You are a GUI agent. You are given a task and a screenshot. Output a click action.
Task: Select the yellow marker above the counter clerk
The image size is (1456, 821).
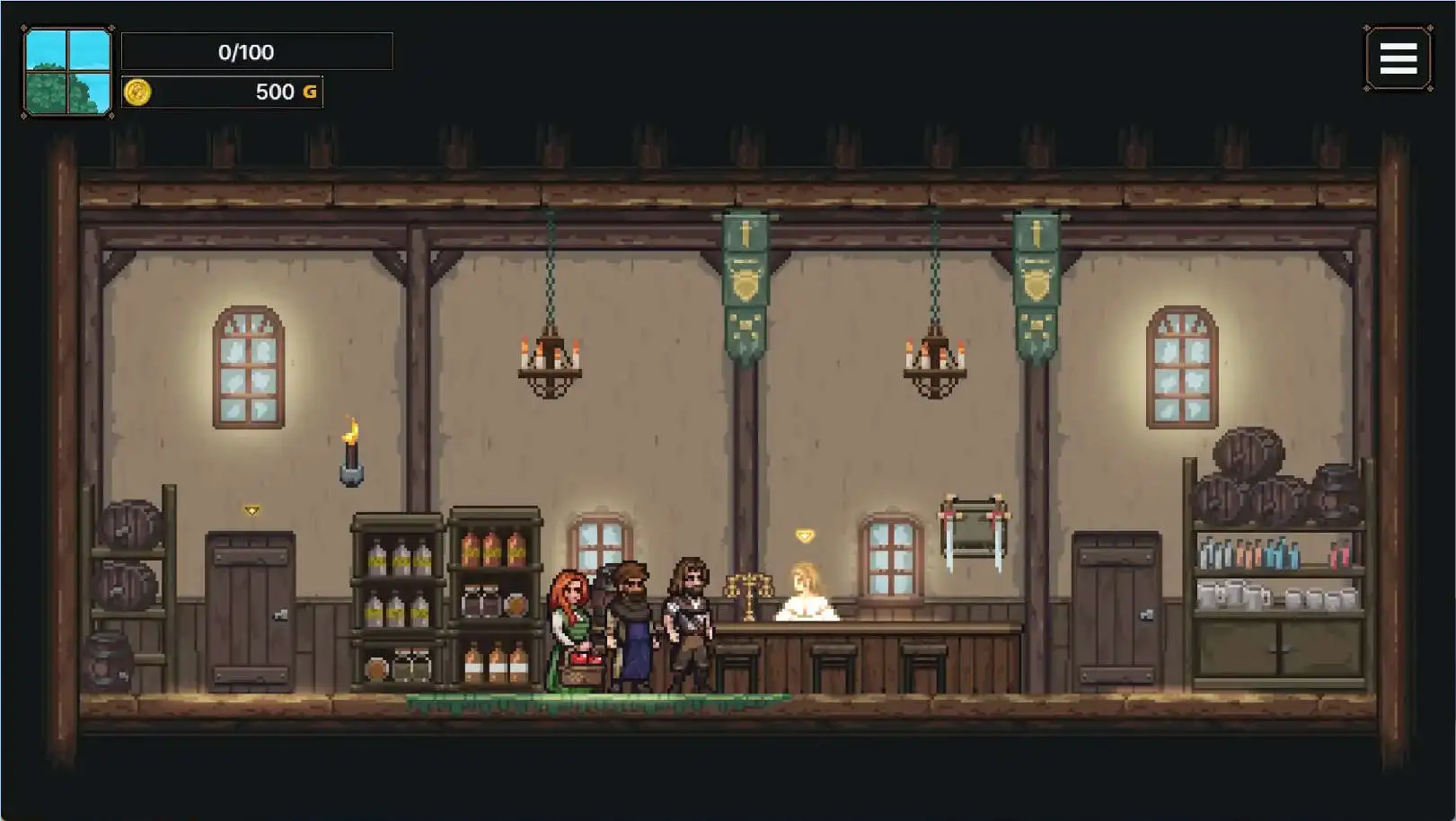coord(804,536)
